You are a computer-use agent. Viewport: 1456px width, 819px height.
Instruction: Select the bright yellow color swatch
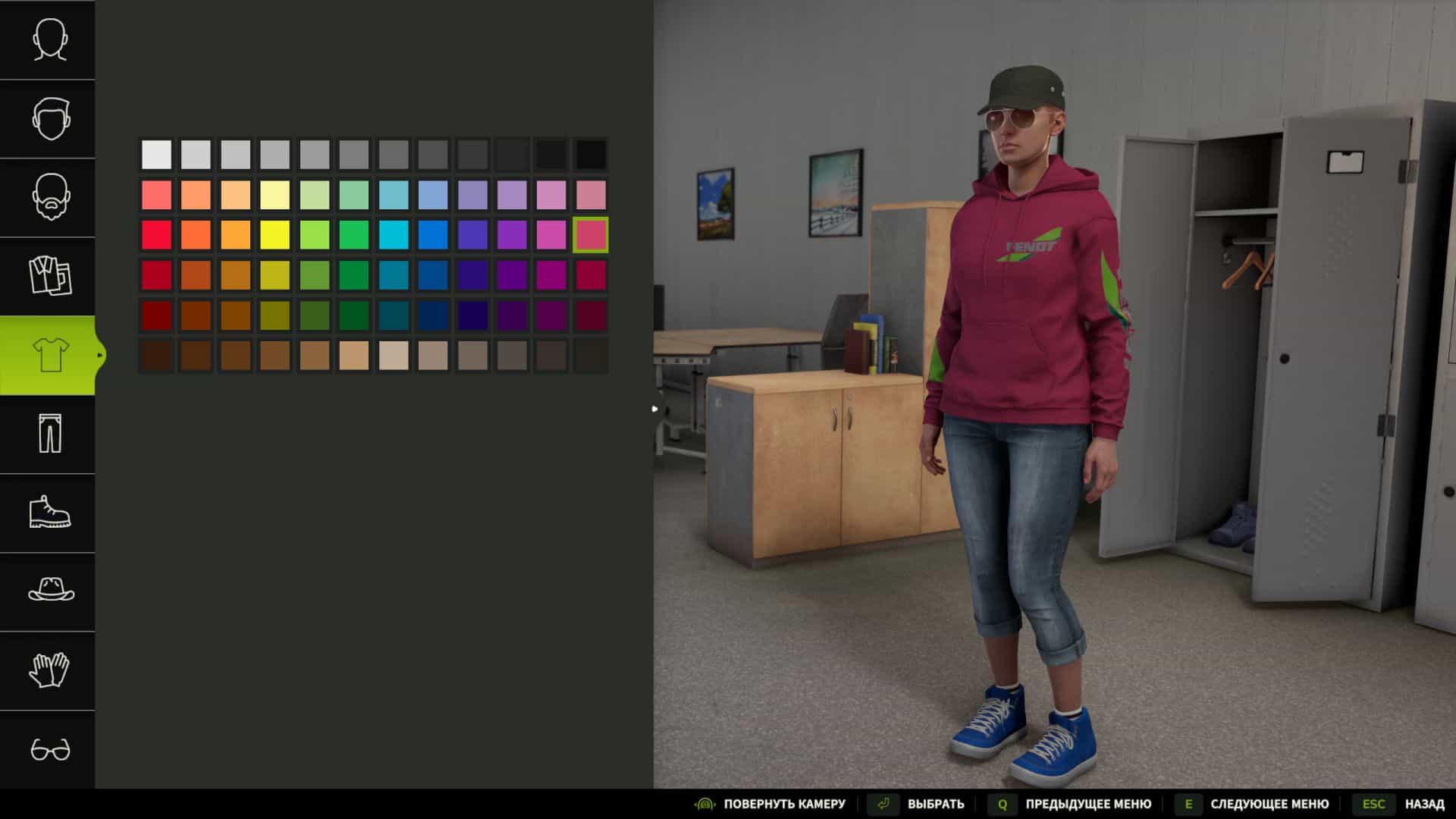(x=274, y=236)
